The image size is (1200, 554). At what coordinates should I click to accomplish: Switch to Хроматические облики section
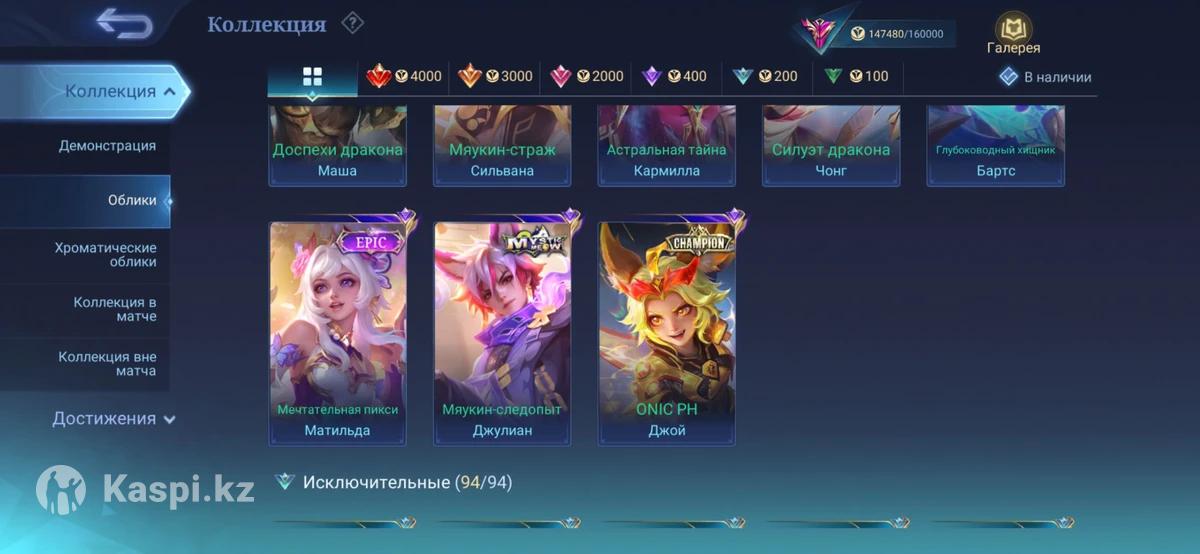(x=105, y=254)
